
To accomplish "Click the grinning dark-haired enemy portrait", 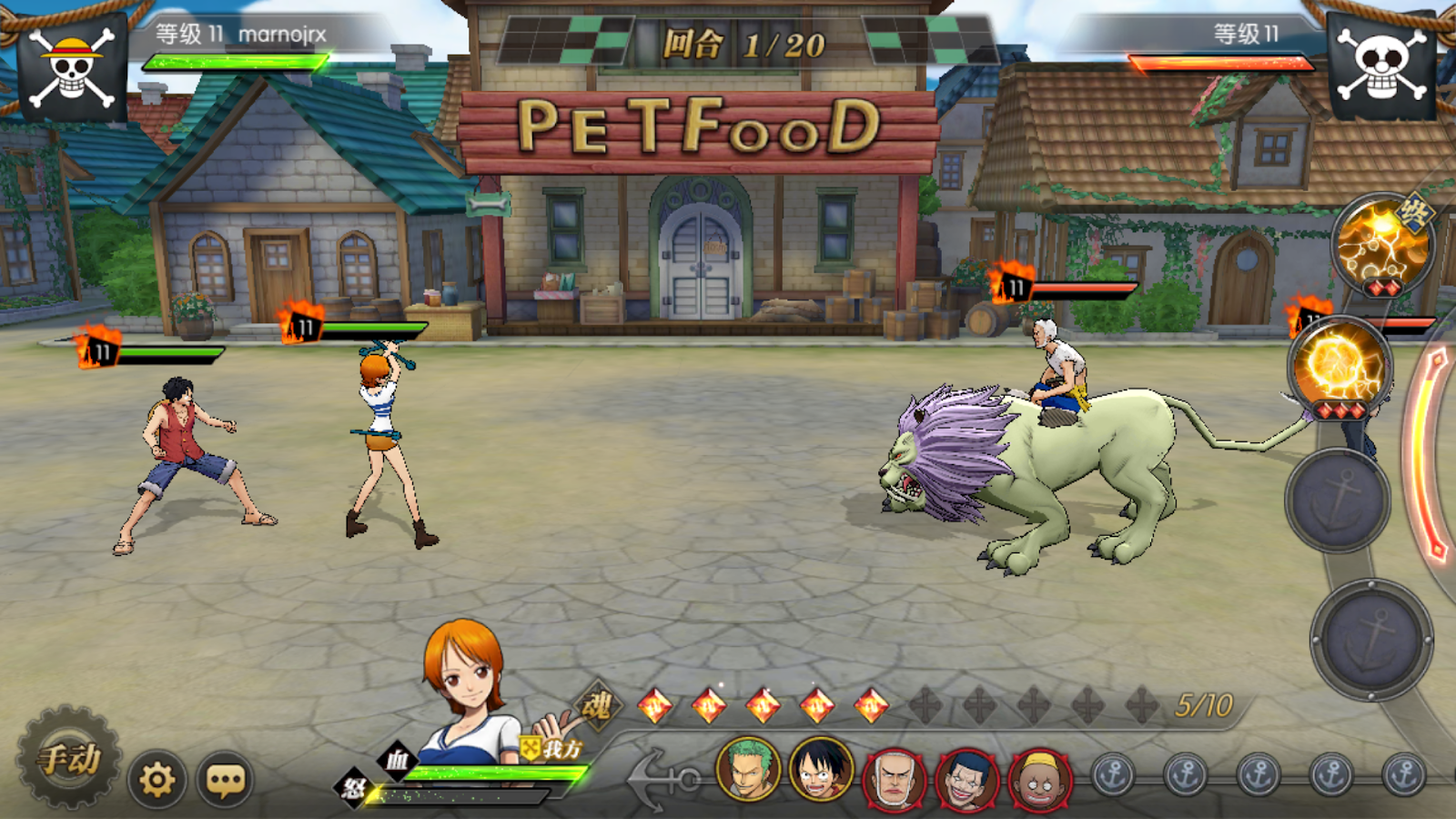I will [966, 779].
